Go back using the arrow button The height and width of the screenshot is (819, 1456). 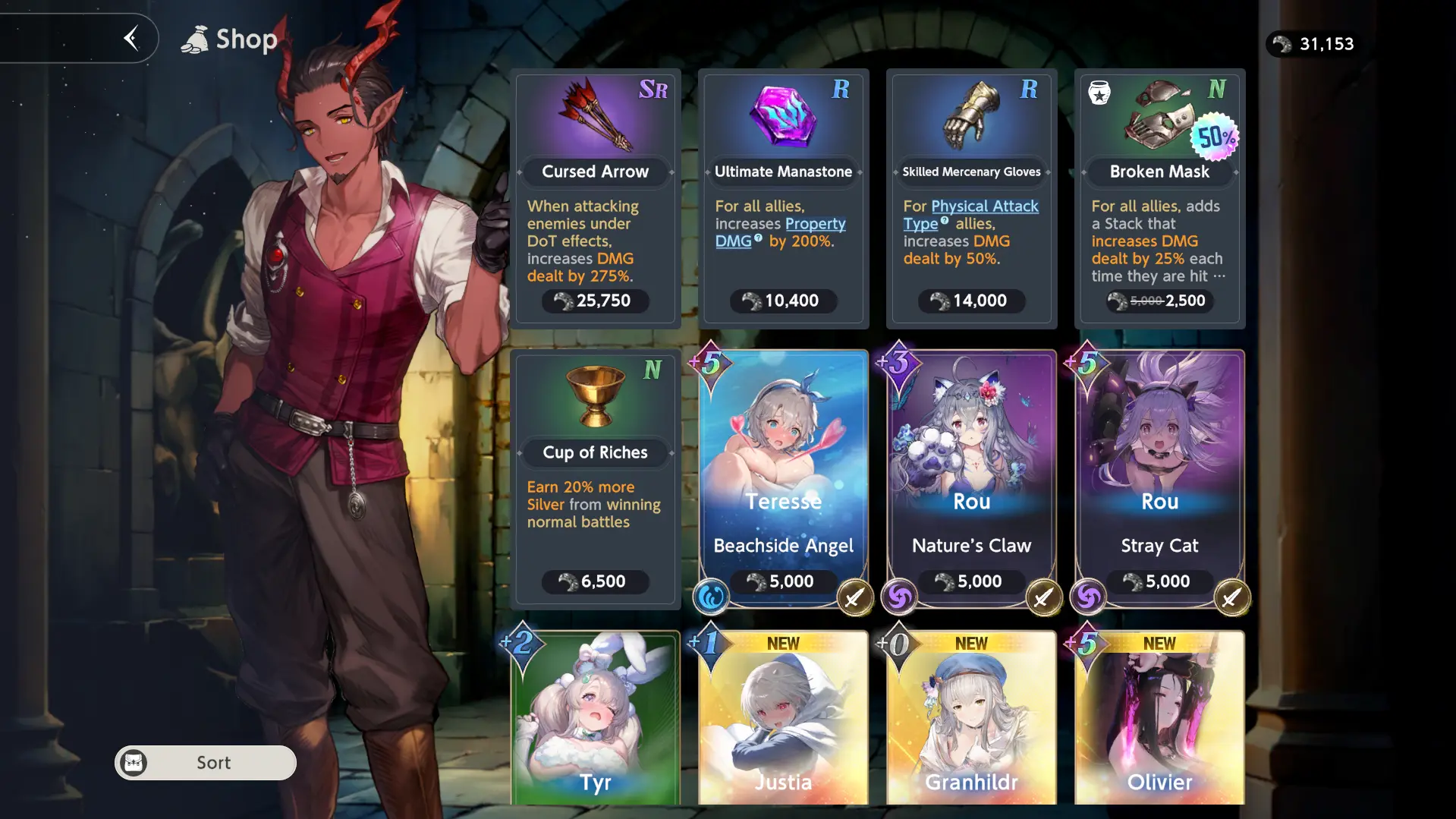click(x=131, y=38)
